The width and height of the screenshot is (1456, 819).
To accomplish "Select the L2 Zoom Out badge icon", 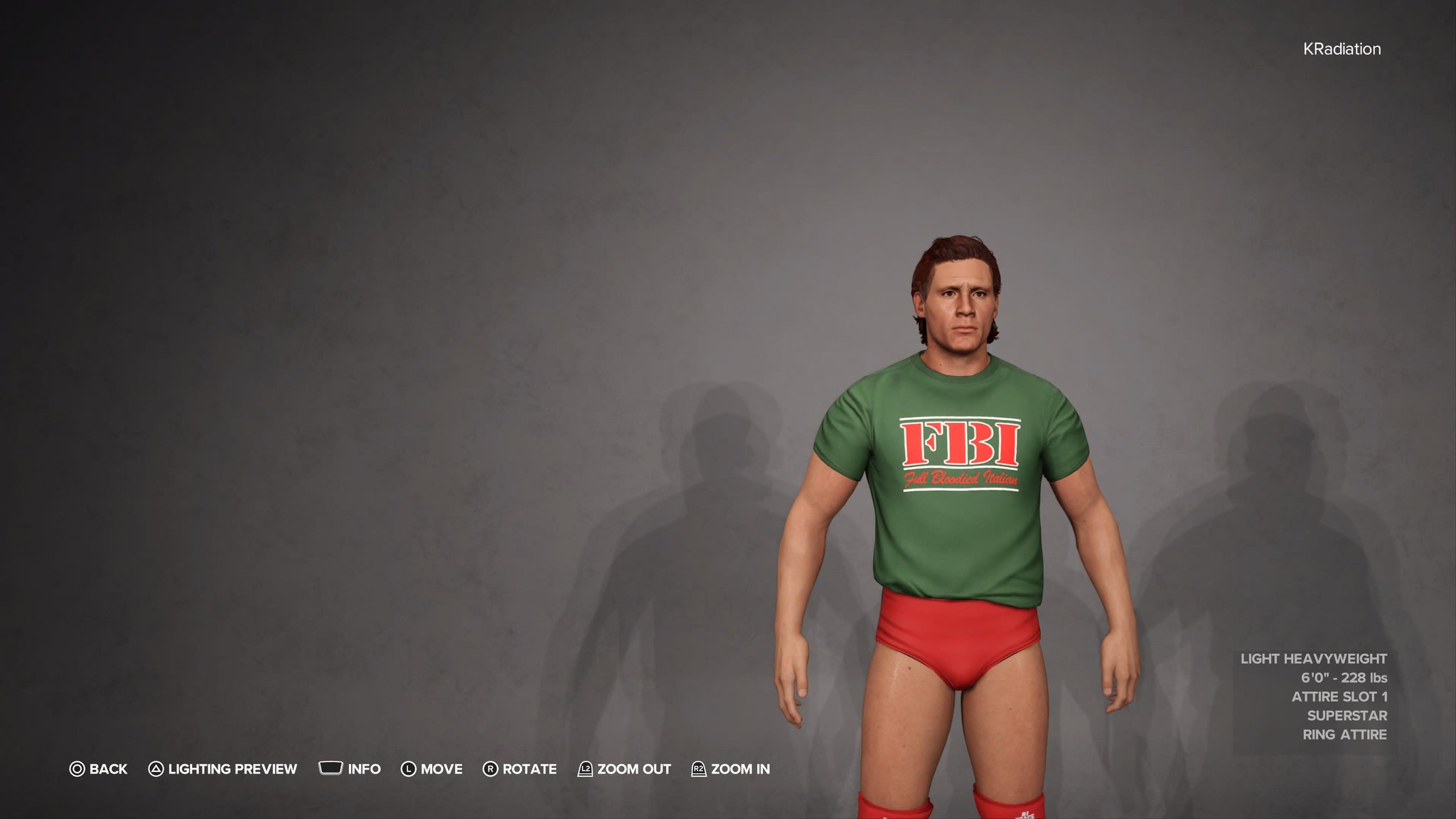I will click(585, 769).
